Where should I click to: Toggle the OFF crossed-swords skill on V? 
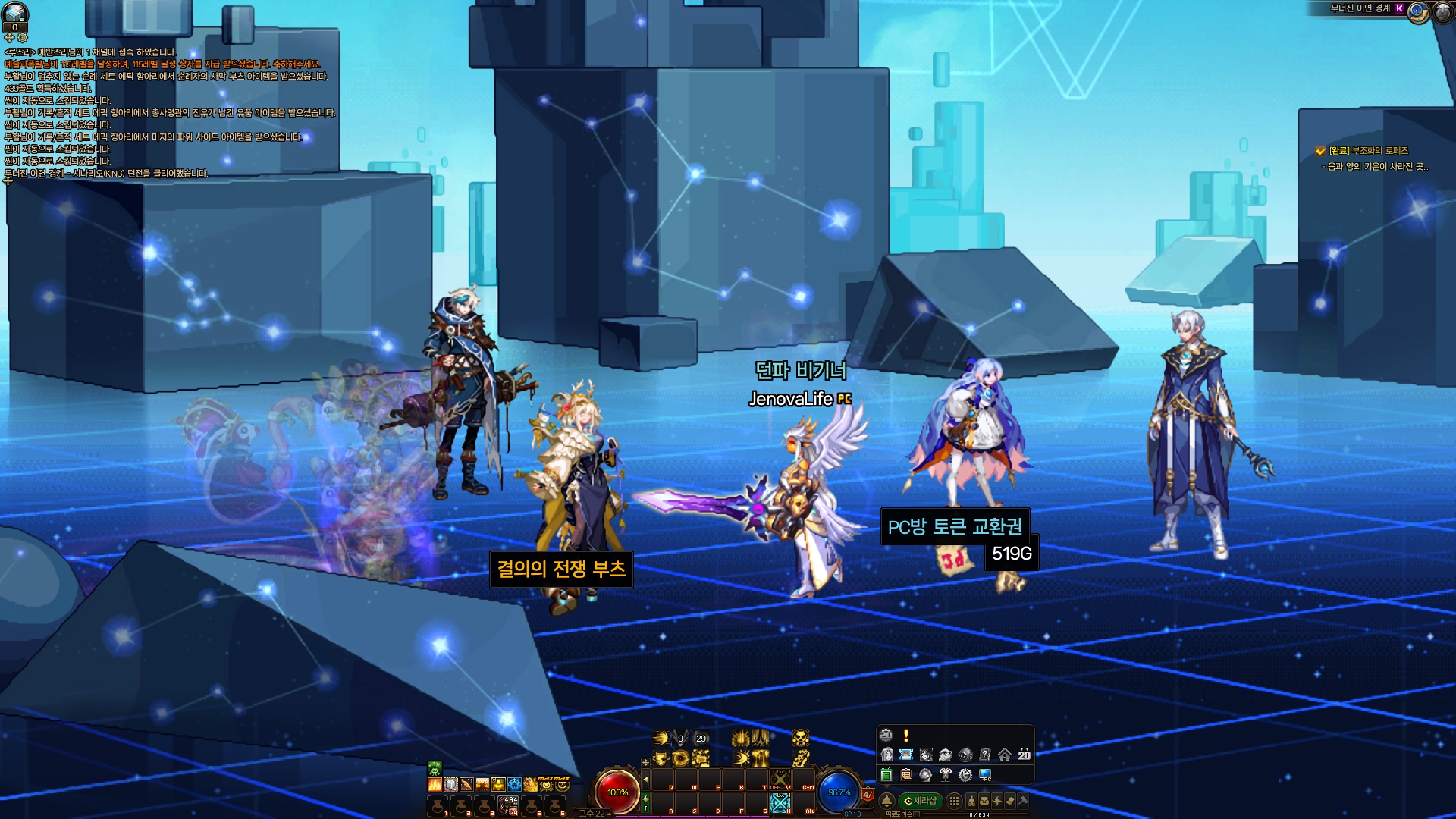780,779
